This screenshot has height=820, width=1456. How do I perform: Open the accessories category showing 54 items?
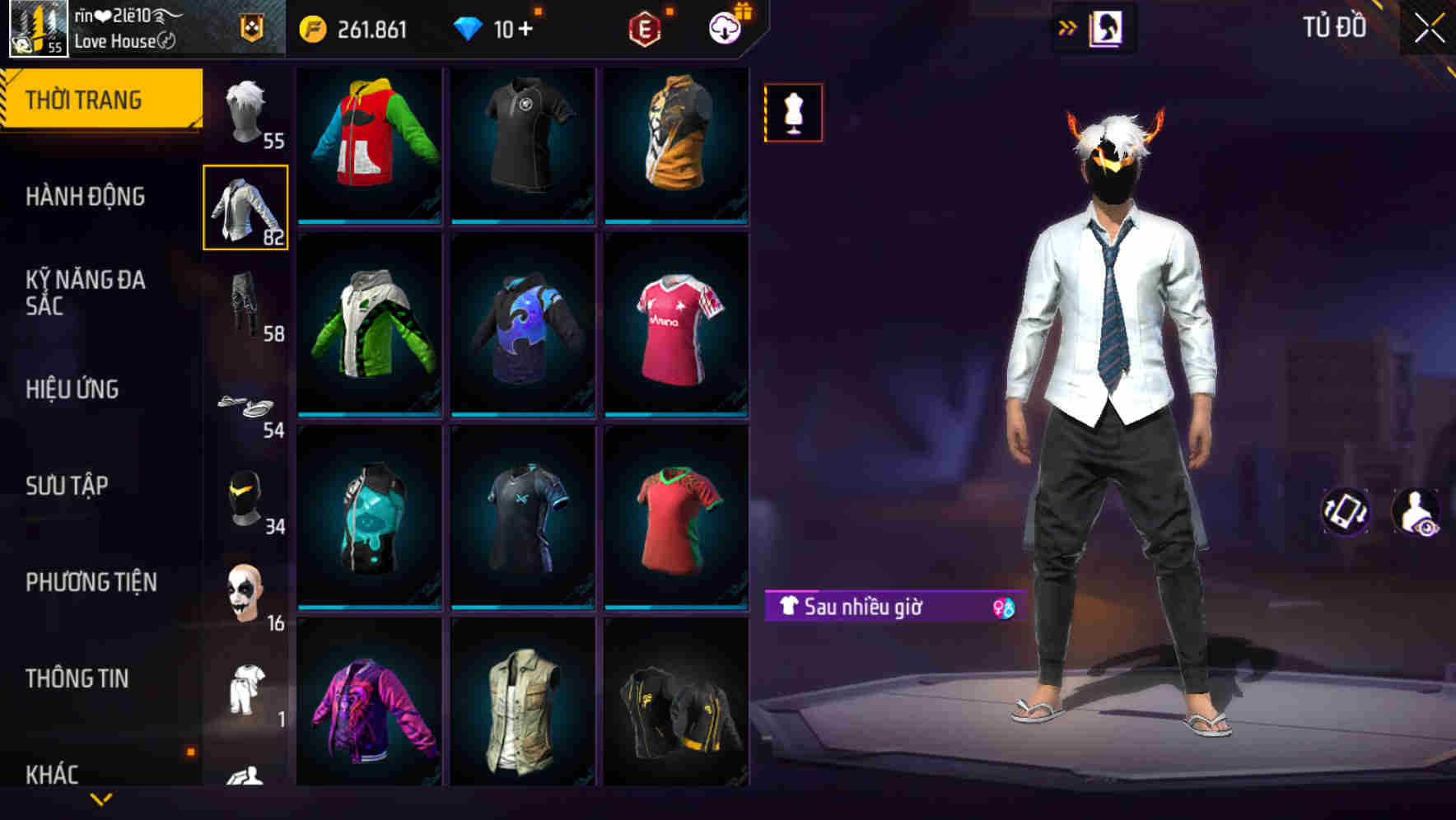coord(245,403)
